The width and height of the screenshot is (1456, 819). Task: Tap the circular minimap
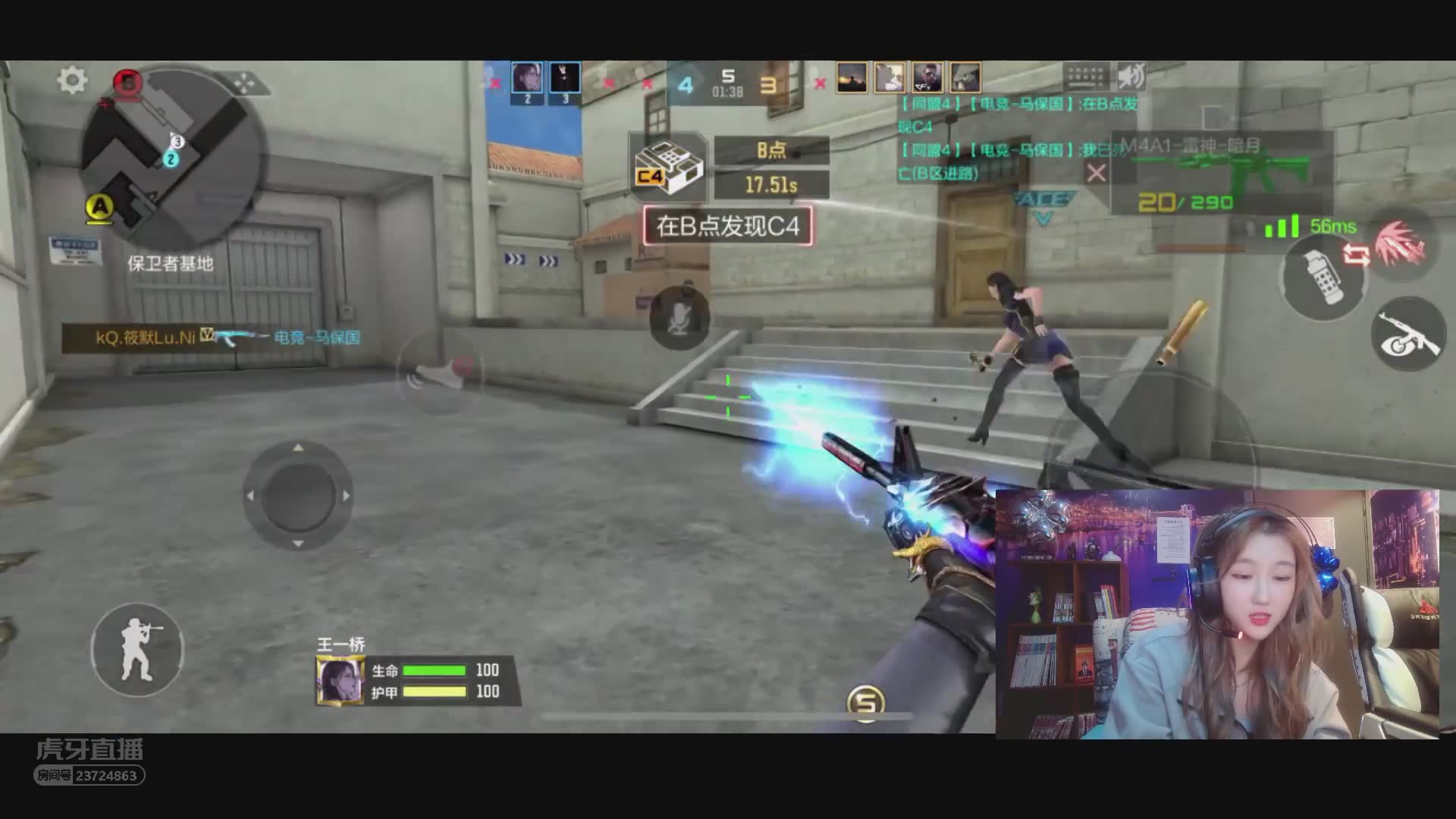[173, 148]
